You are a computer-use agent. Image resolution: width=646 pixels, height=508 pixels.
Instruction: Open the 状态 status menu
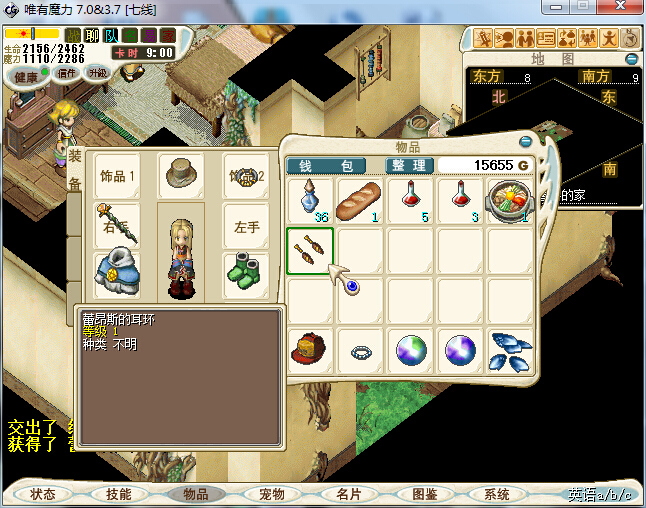43,494
